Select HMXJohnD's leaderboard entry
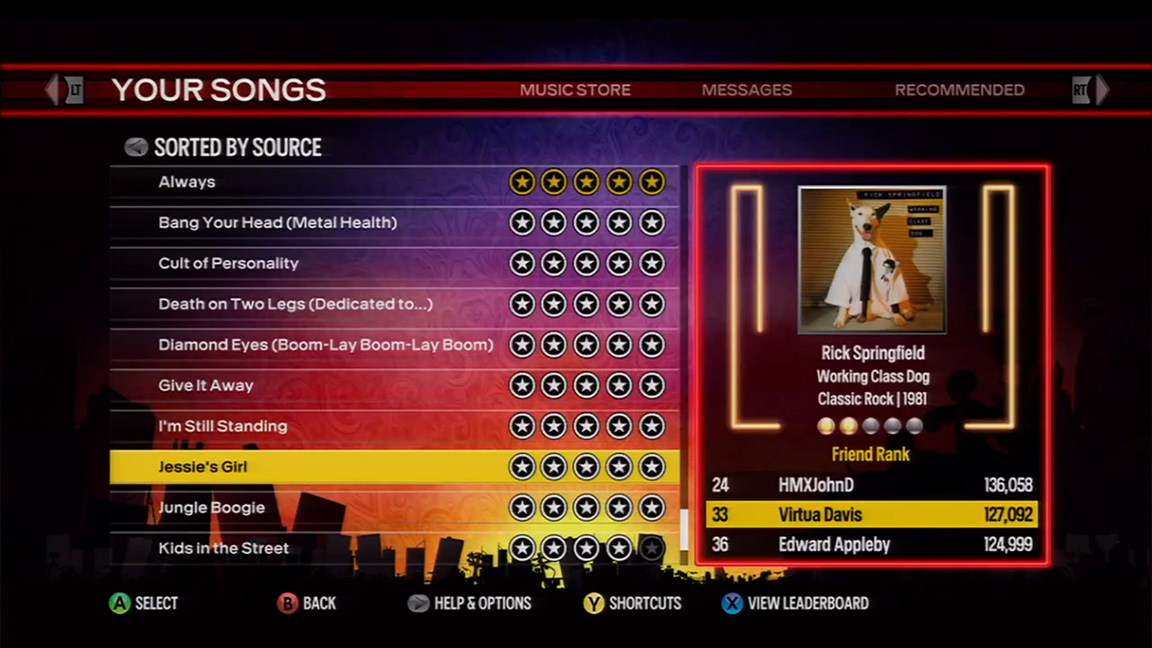Image resolution: width=1152 pixels, height=648 pixels. click(x=871, y=485)
